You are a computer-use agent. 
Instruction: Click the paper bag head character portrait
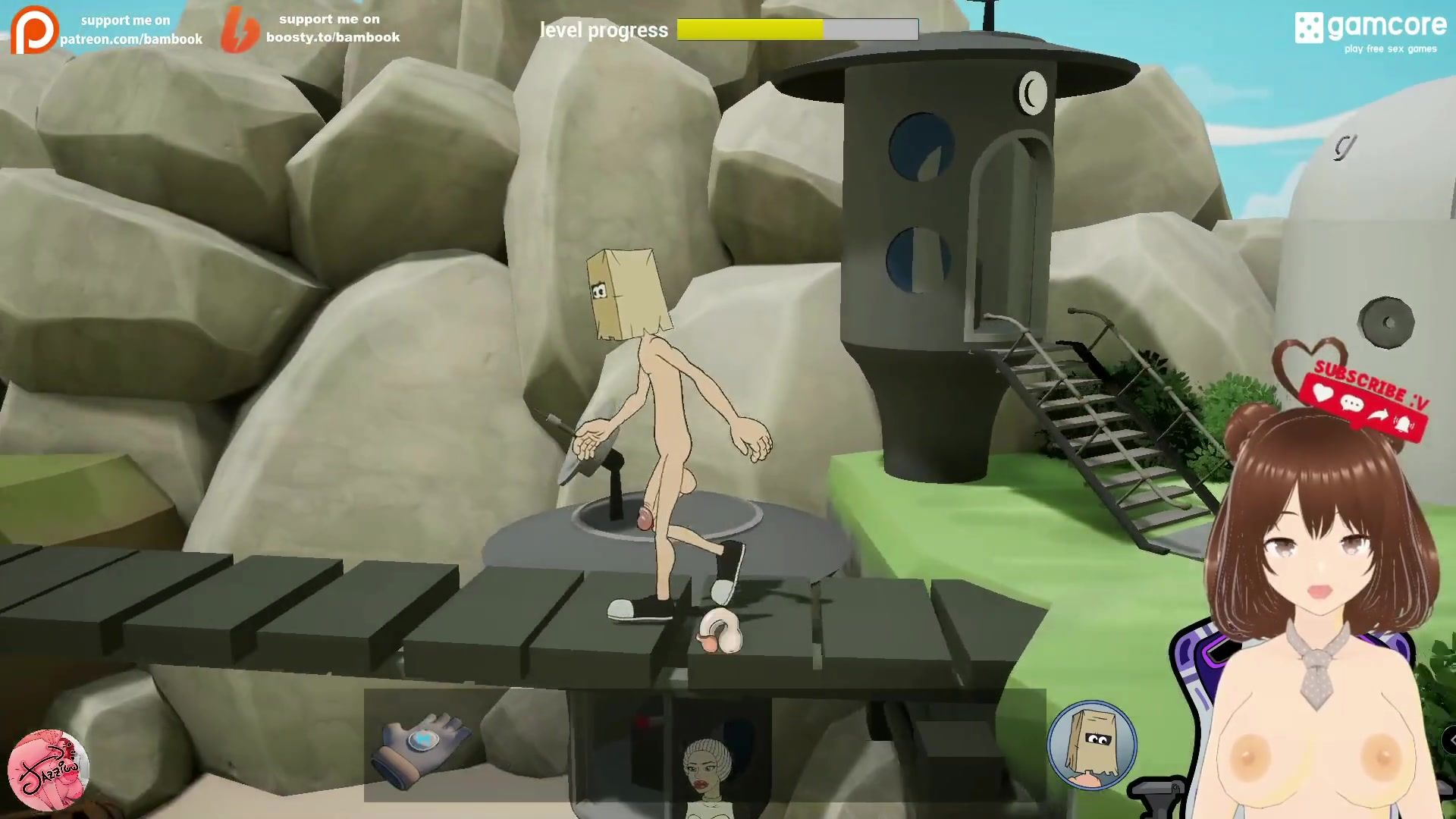pyautogui.click(x=1092, y=745)
